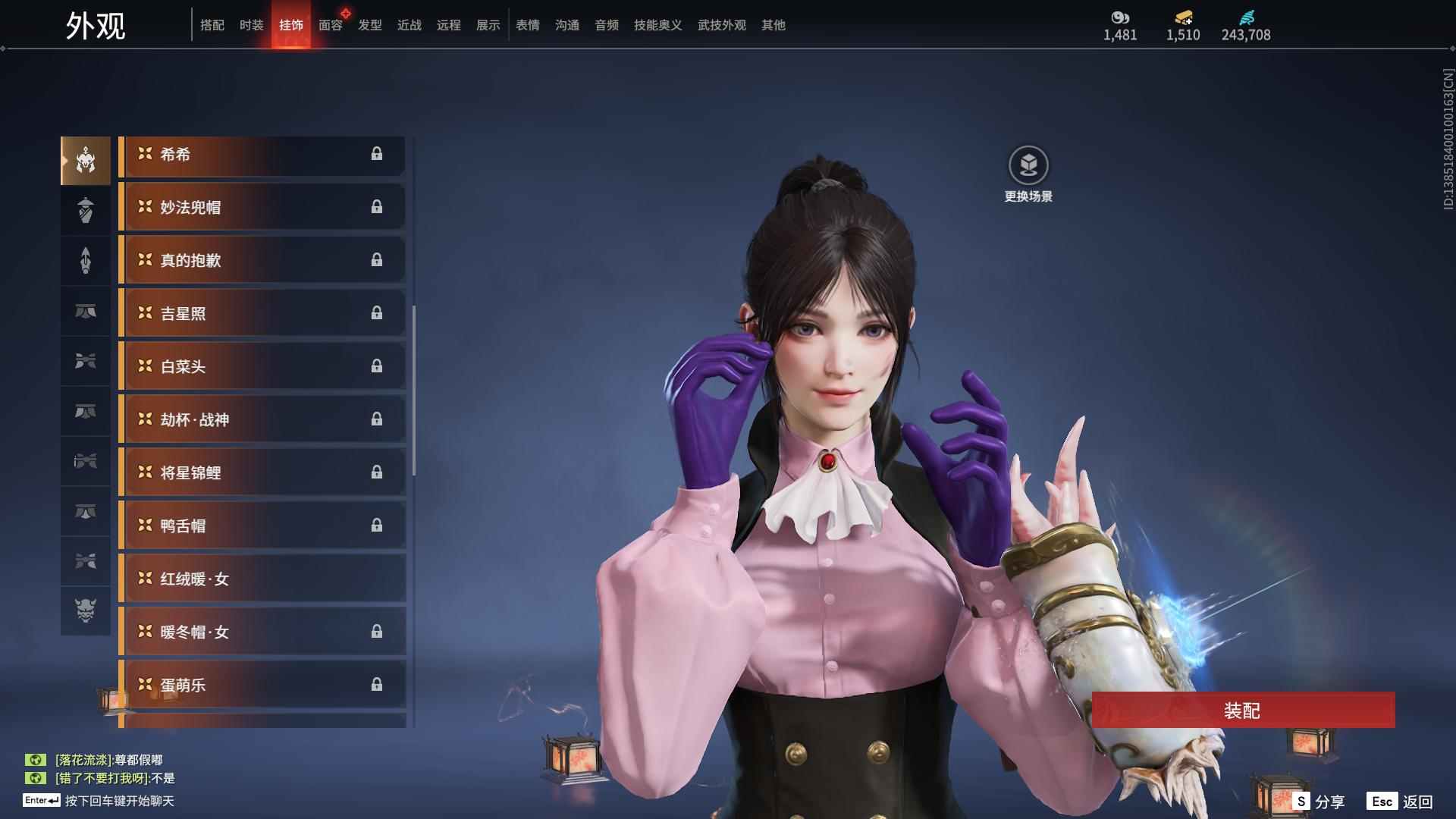Image resolution: width=1456 pixels, height=819 pixels.
Task: Select the unlocked 红绒暖·女 item
Action: [x=262, y=579]
